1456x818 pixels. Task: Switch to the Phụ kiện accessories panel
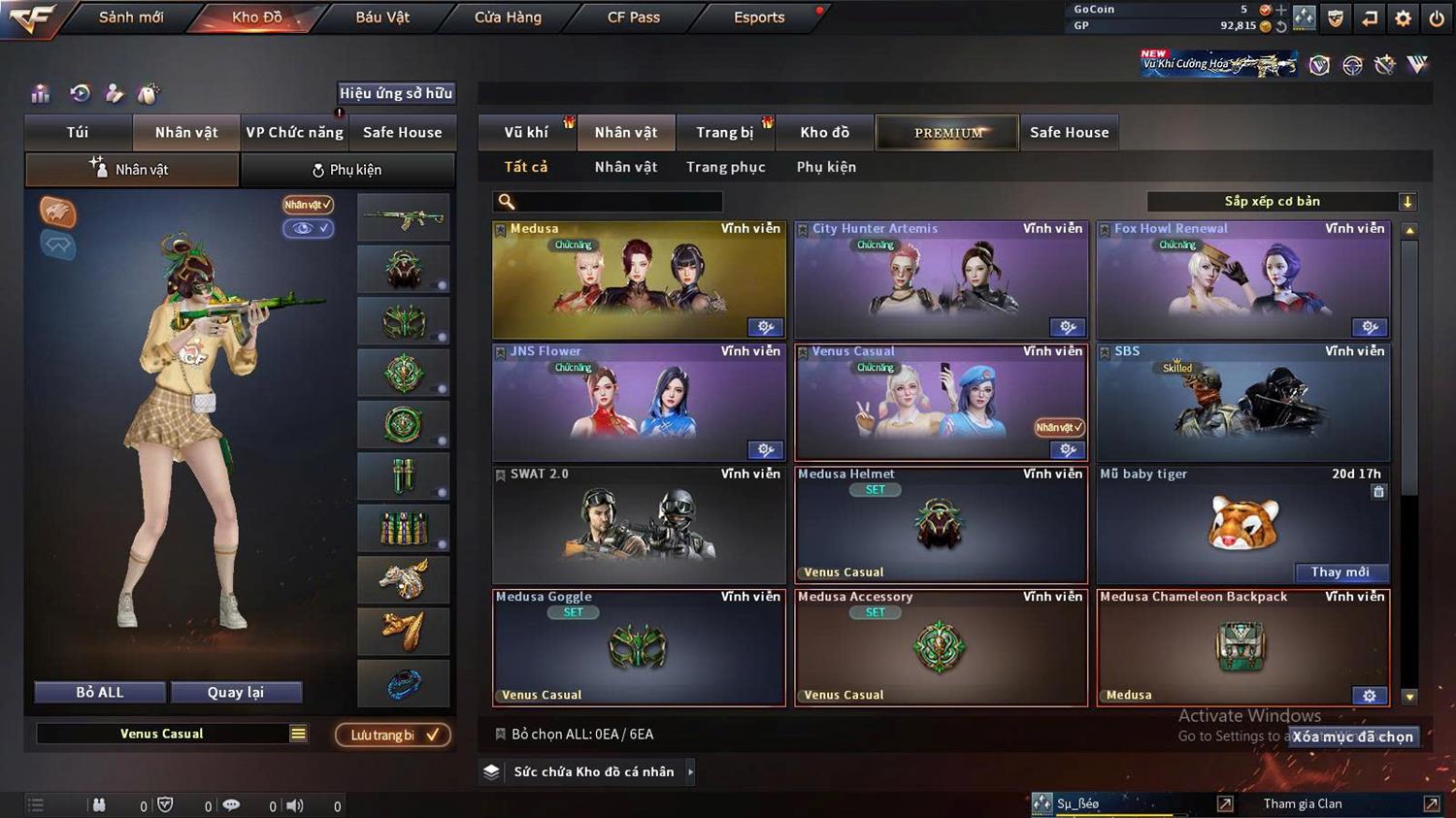click(347, 170)
